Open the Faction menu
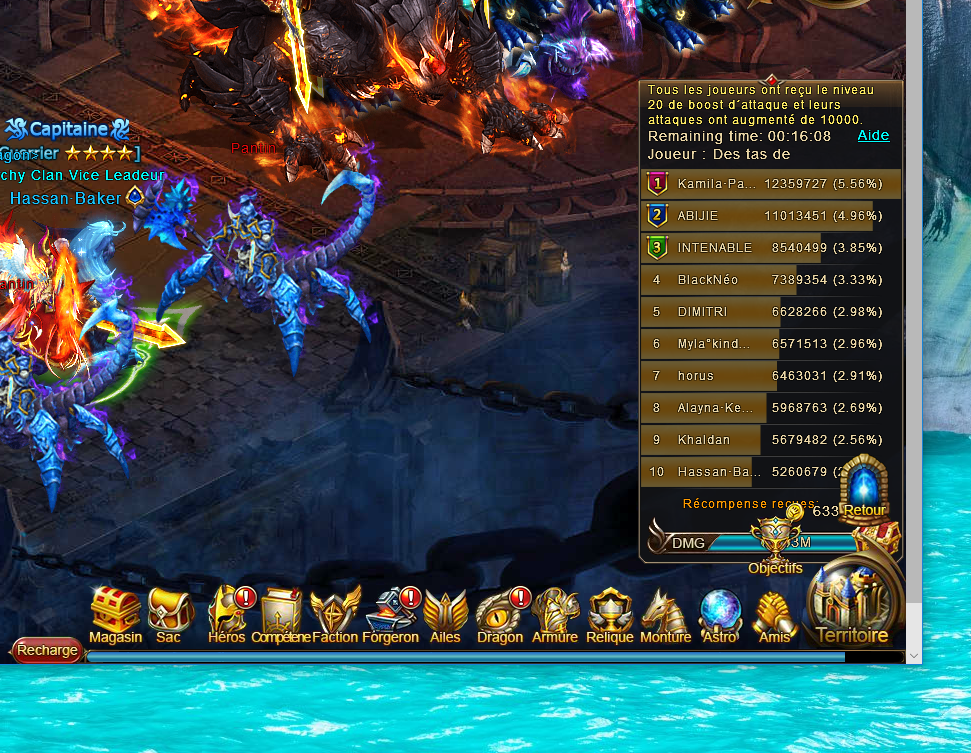The height and width of the screenshot is (753, 971). click(335, 612)
